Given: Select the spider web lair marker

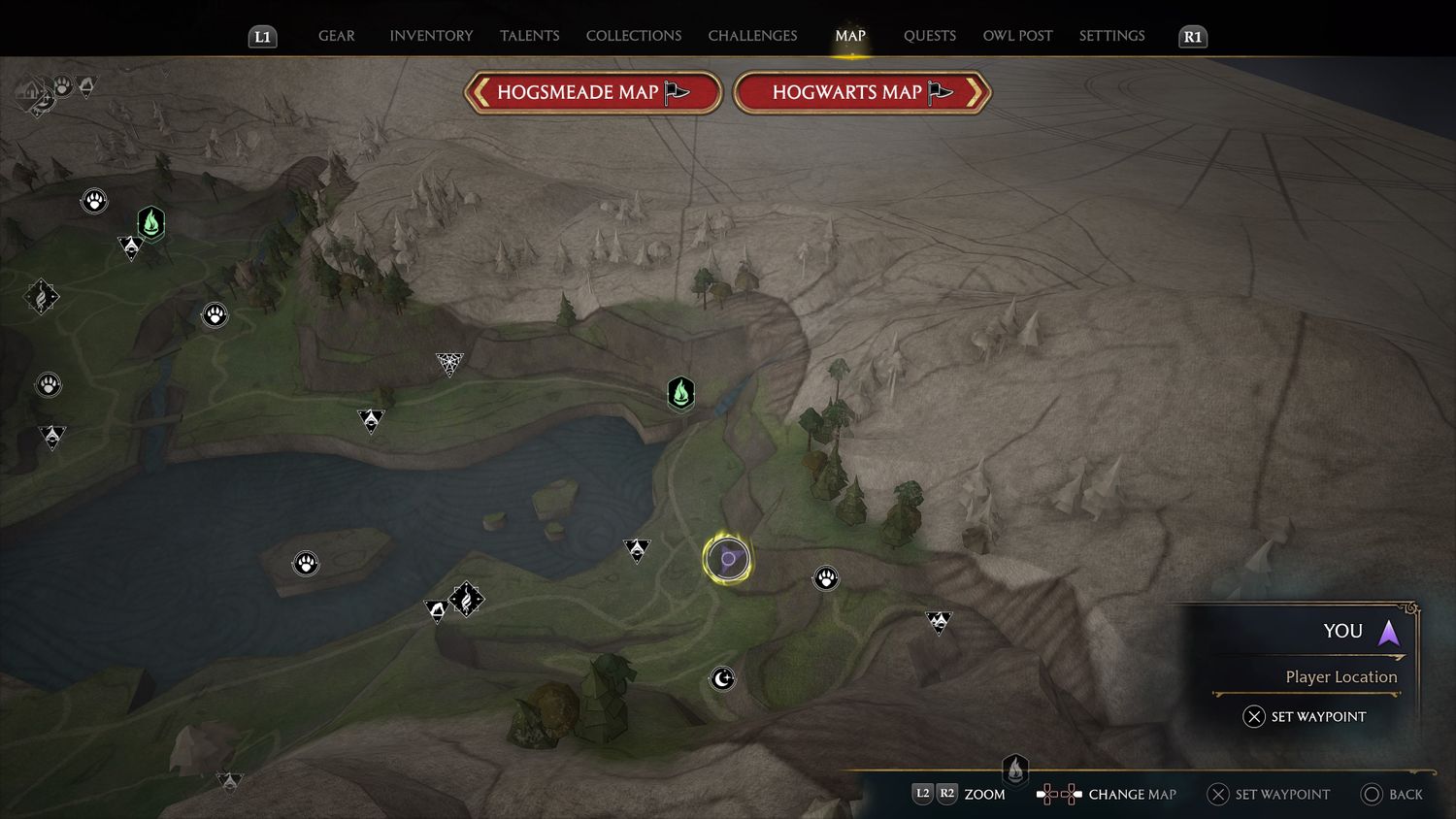Looking at the screenshot, I should coord(449,363).
